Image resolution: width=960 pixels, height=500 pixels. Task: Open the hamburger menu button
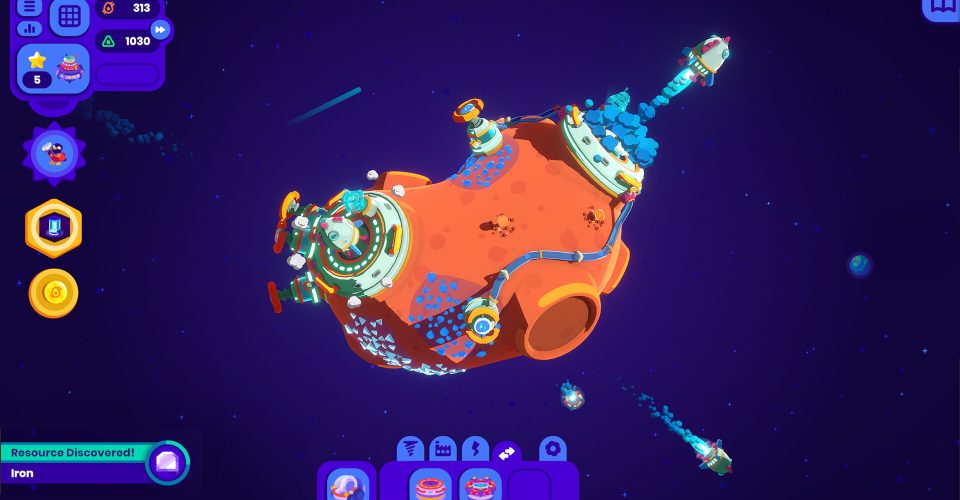(x=30, y=7)
